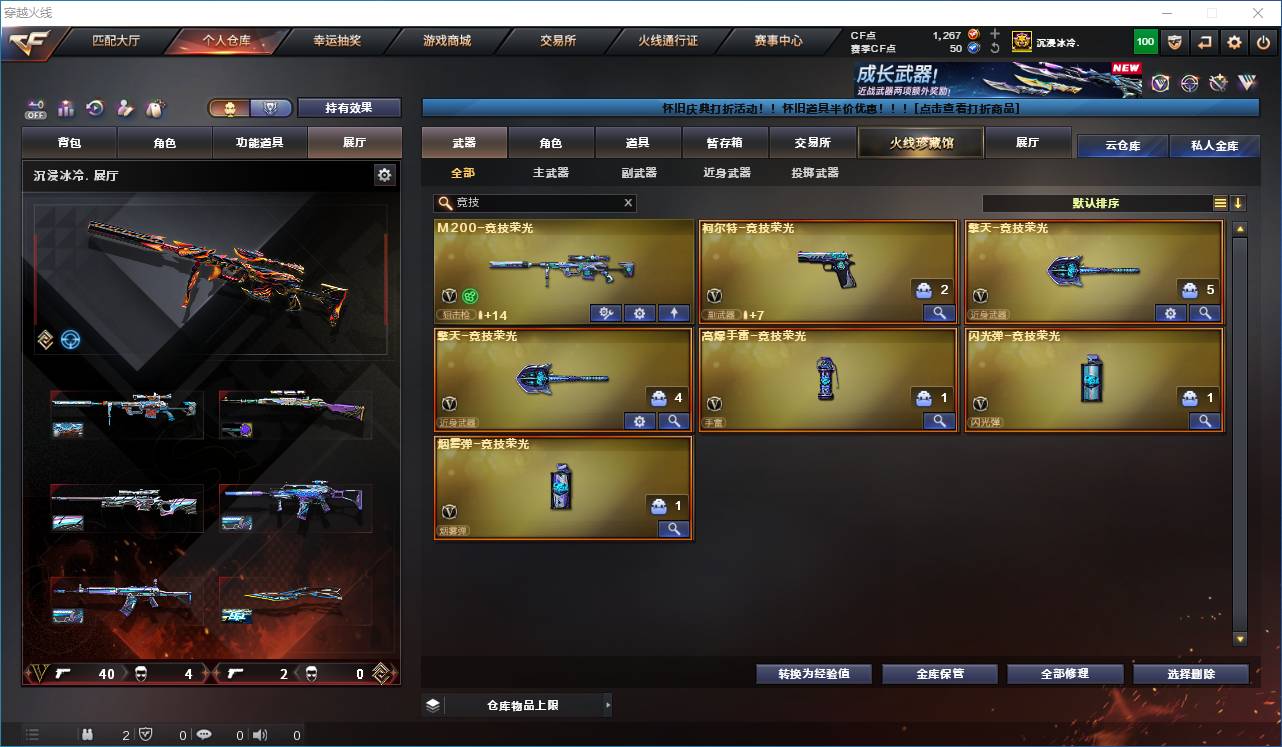Click the list view icon beside 默认排序
The height and width of the screenshot is (747, 1282).
click(x=1219, y=203)
